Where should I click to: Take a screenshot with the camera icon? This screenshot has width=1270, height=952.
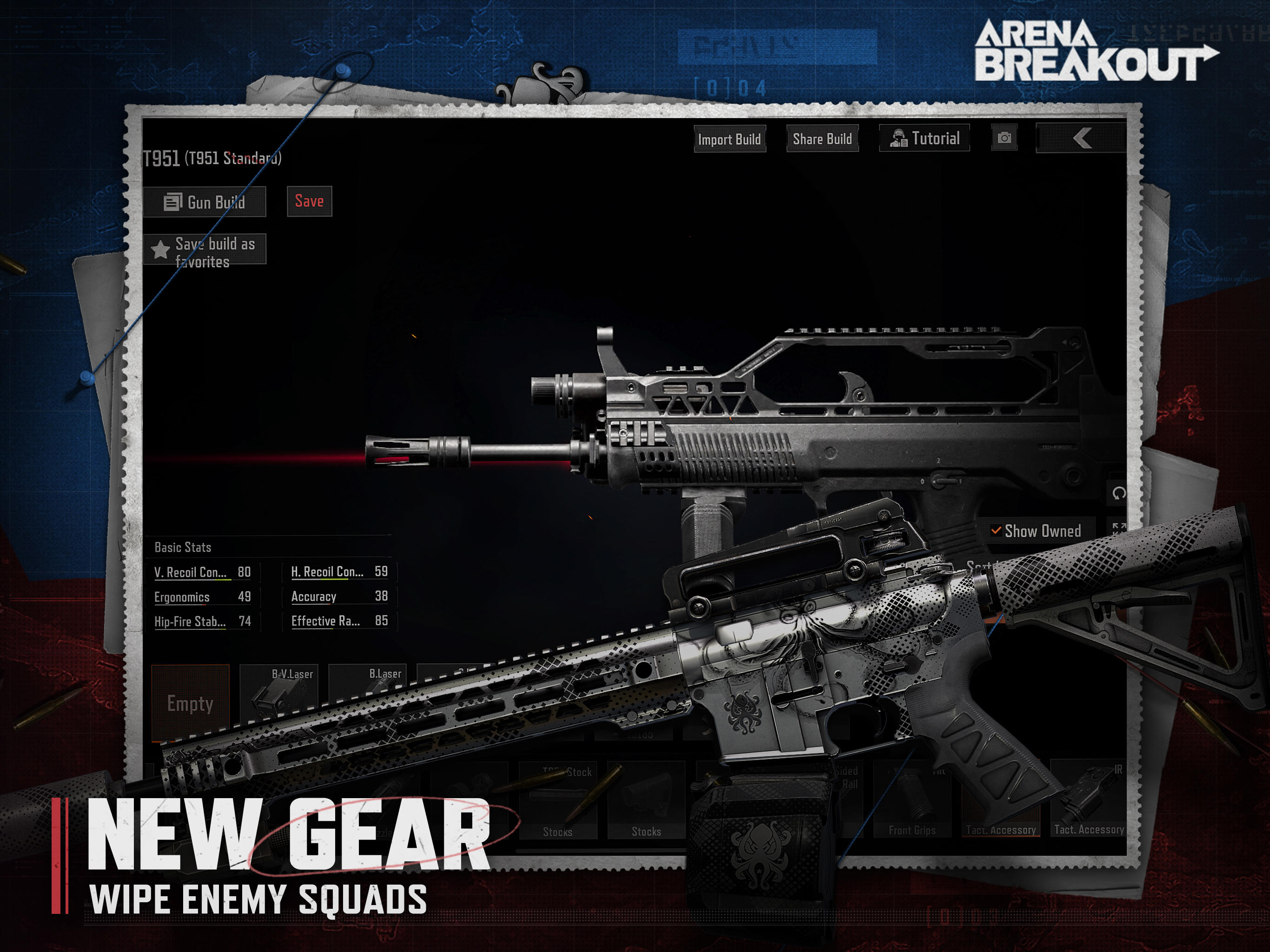pyautogui.click(x=1006, y=139)
